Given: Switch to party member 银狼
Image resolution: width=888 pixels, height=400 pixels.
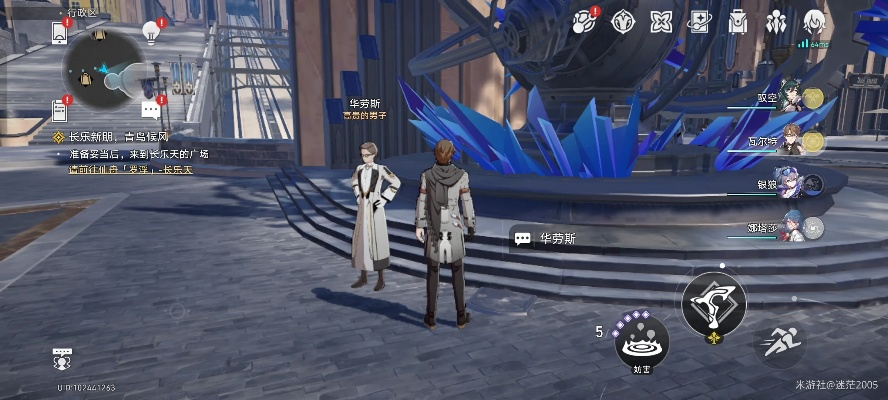Looking at the screenshot, I should point(792,185).
